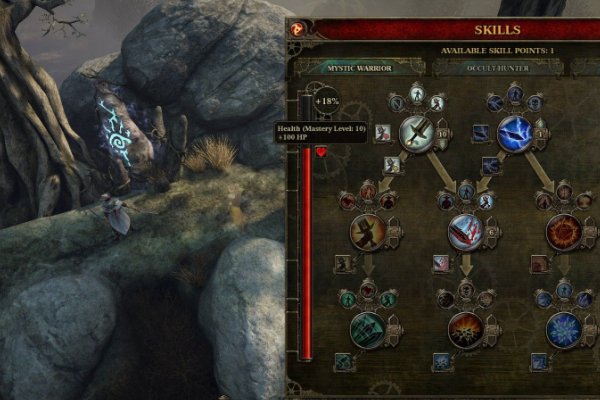Choose the orange silhouette warrior skill

point(367,232)
